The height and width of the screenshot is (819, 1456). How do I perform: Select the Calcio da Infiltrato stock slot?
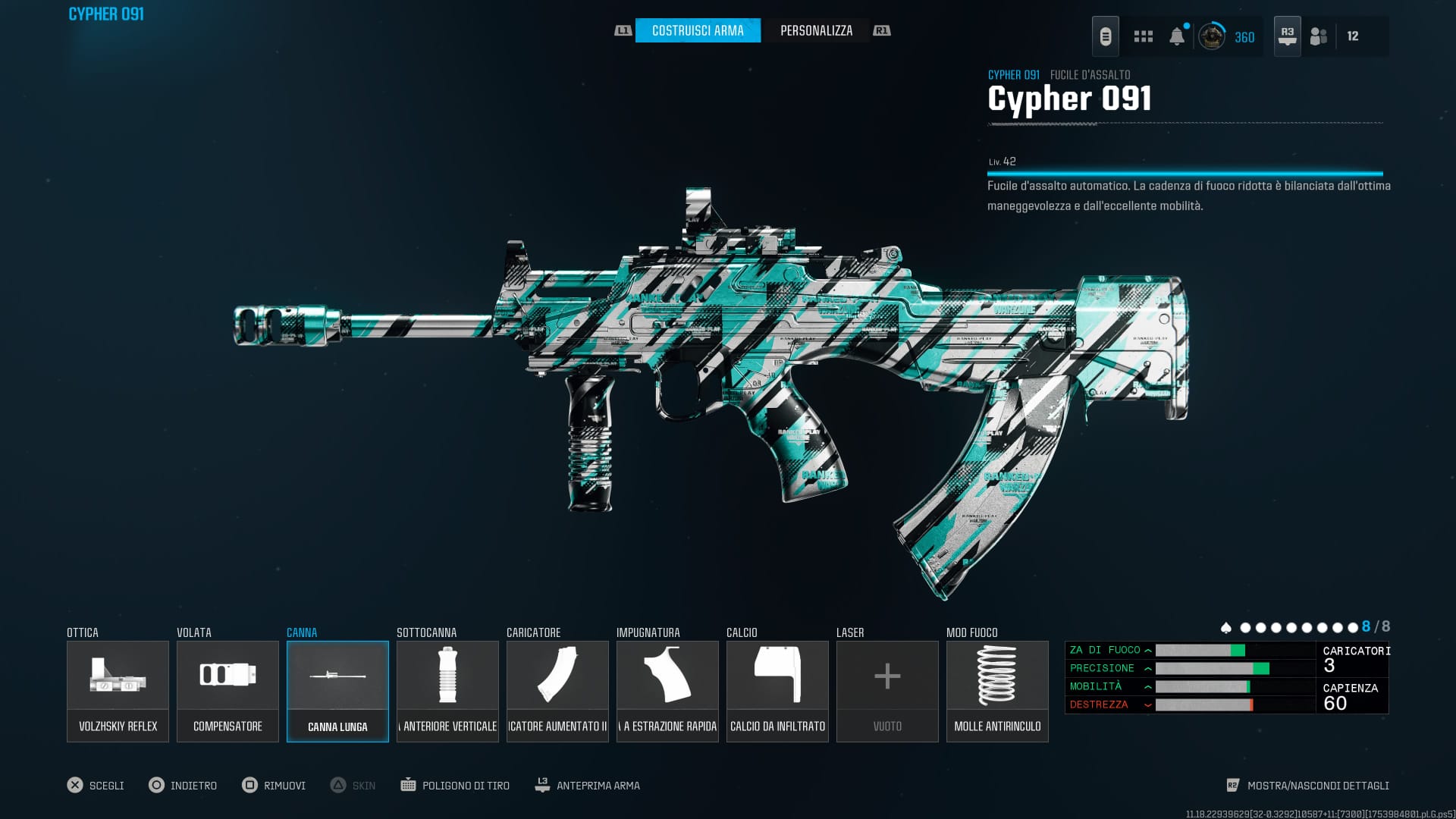(777, 691)
